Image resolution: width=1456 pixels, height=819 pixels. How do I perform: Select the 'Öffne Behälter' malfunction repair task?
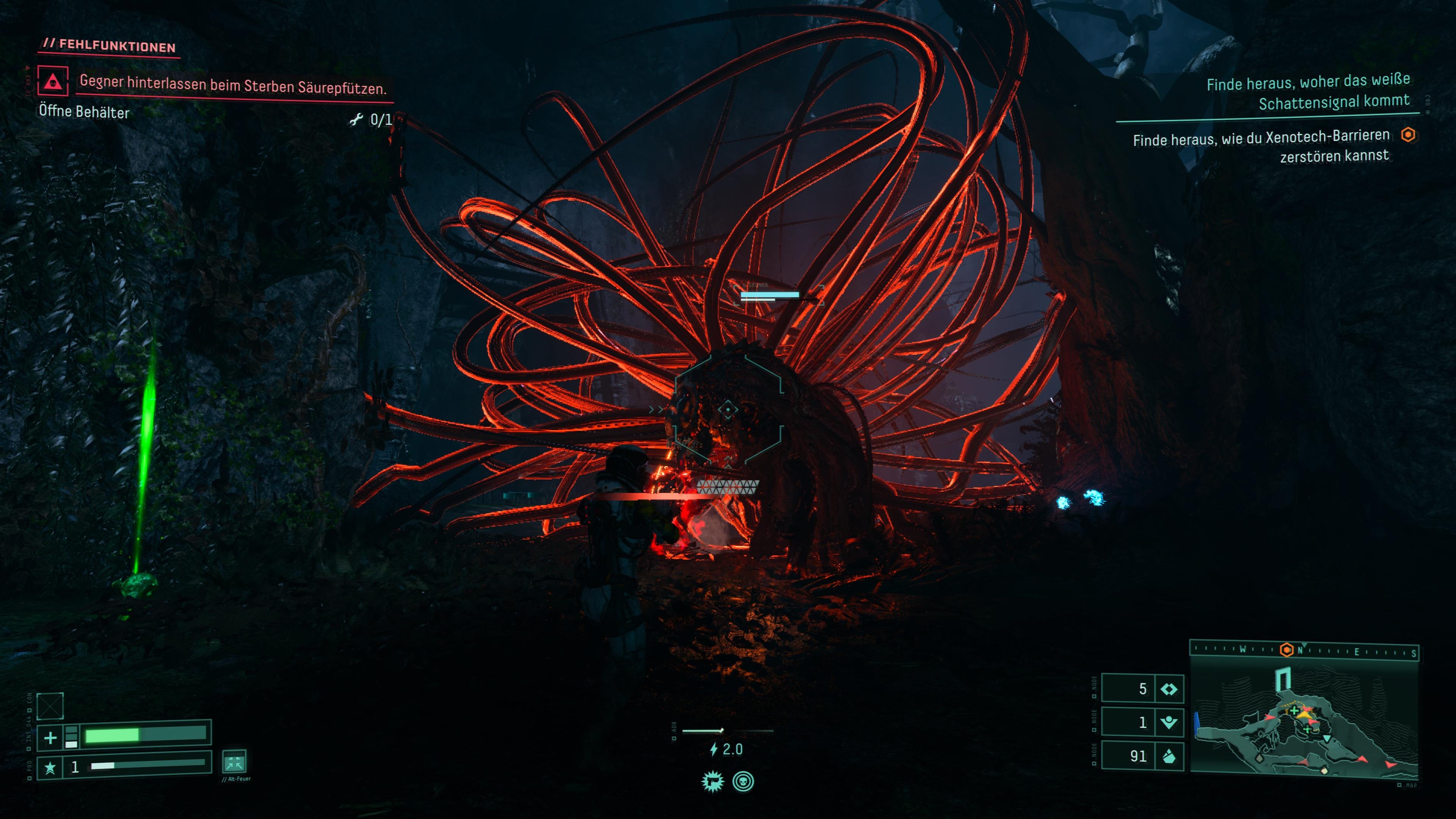84,112
